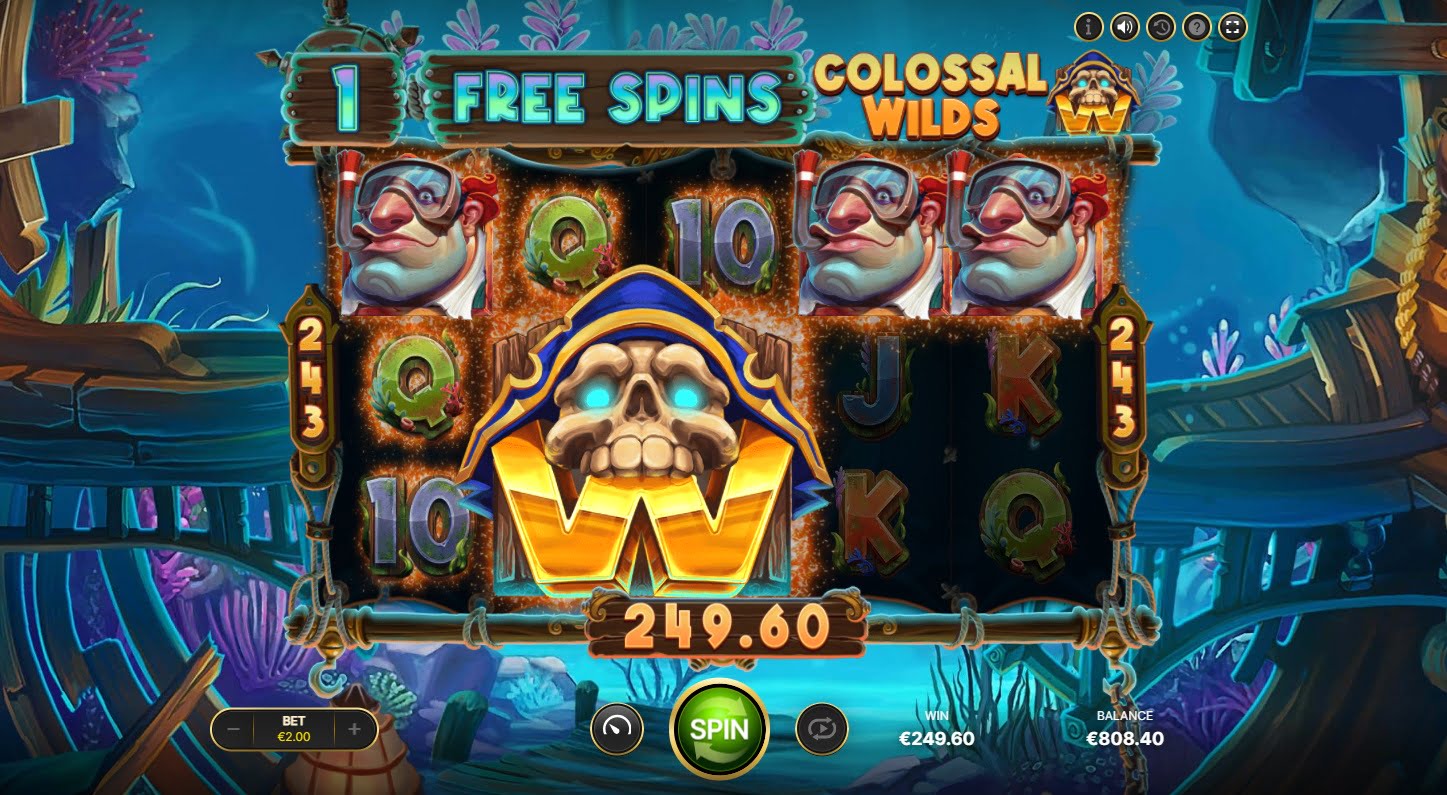Open the info paytable icon
Image resolution: width=1447 pixels, height=795 pixels.
tap(1088, 27)
